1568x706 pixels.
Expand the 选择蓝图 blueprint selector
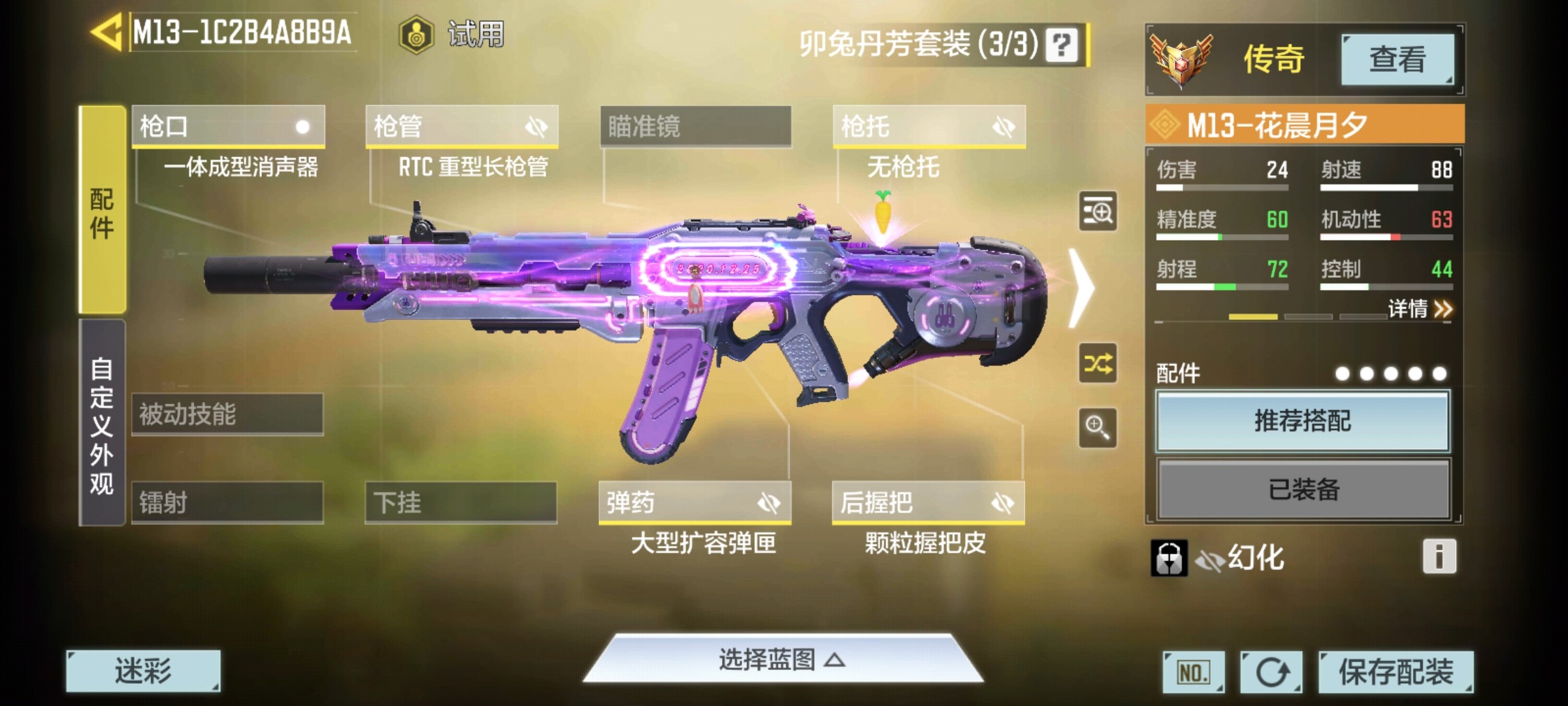click(782, 660)
